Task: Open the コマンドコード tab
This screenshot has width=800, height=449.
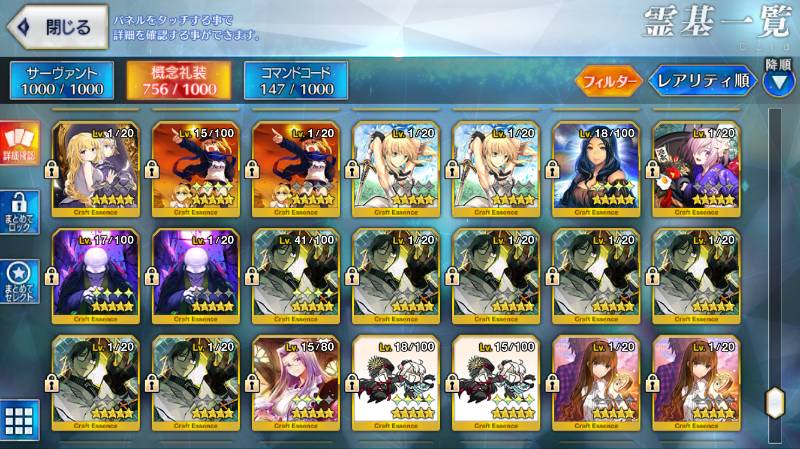Action: (x=295, y=80)
